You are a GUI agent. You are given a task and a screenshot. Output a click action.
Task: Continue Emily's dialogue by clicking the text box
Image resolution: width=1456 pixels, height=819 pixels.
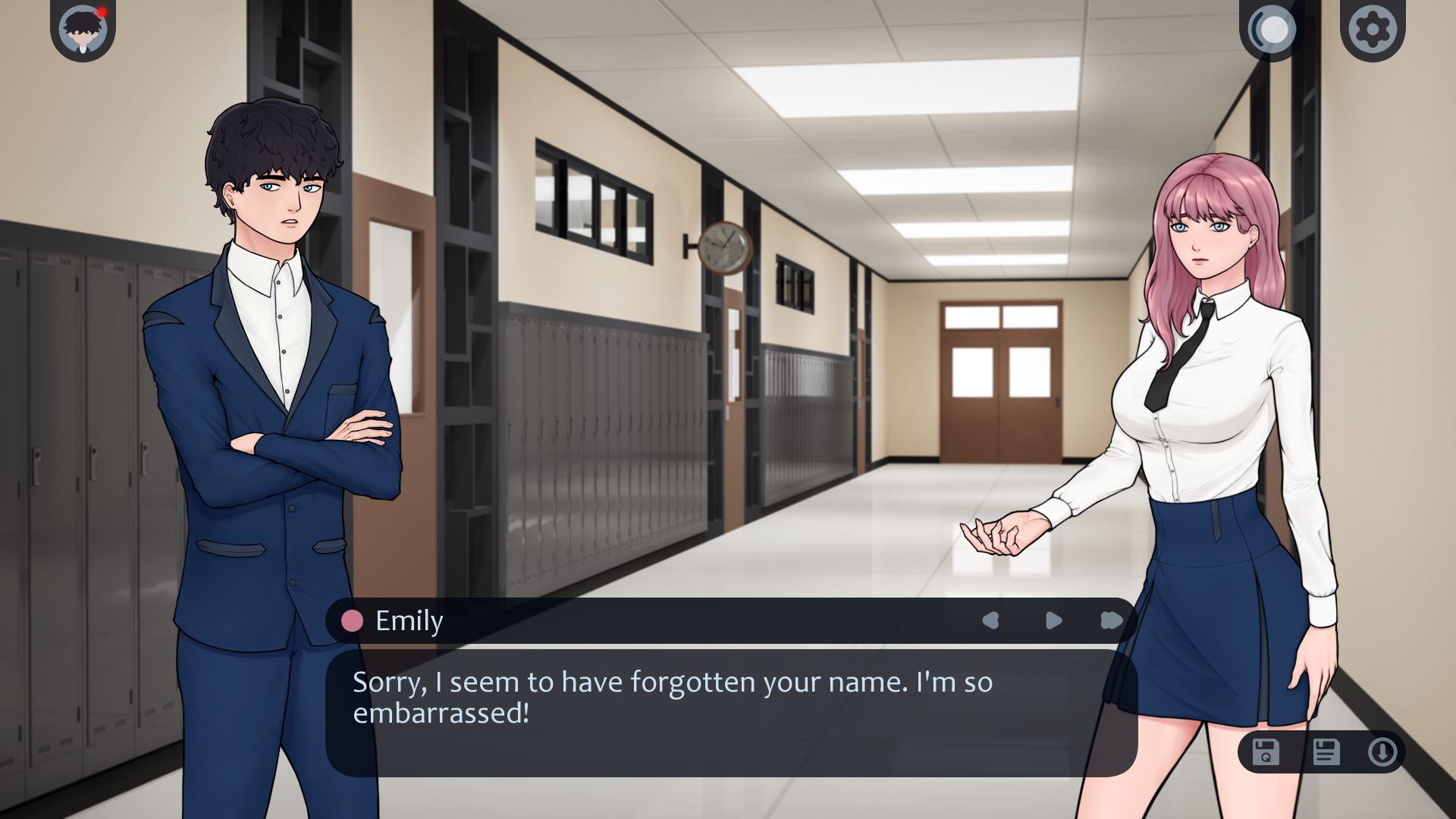[731, 711]
